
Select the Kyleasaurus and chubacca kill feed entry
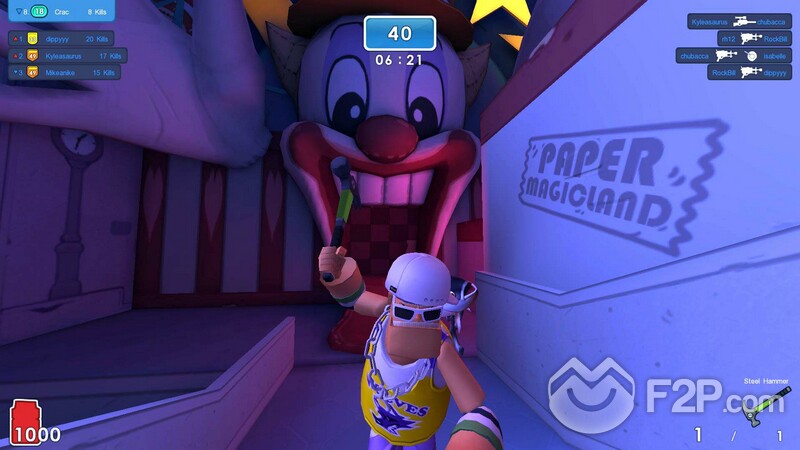741,21
